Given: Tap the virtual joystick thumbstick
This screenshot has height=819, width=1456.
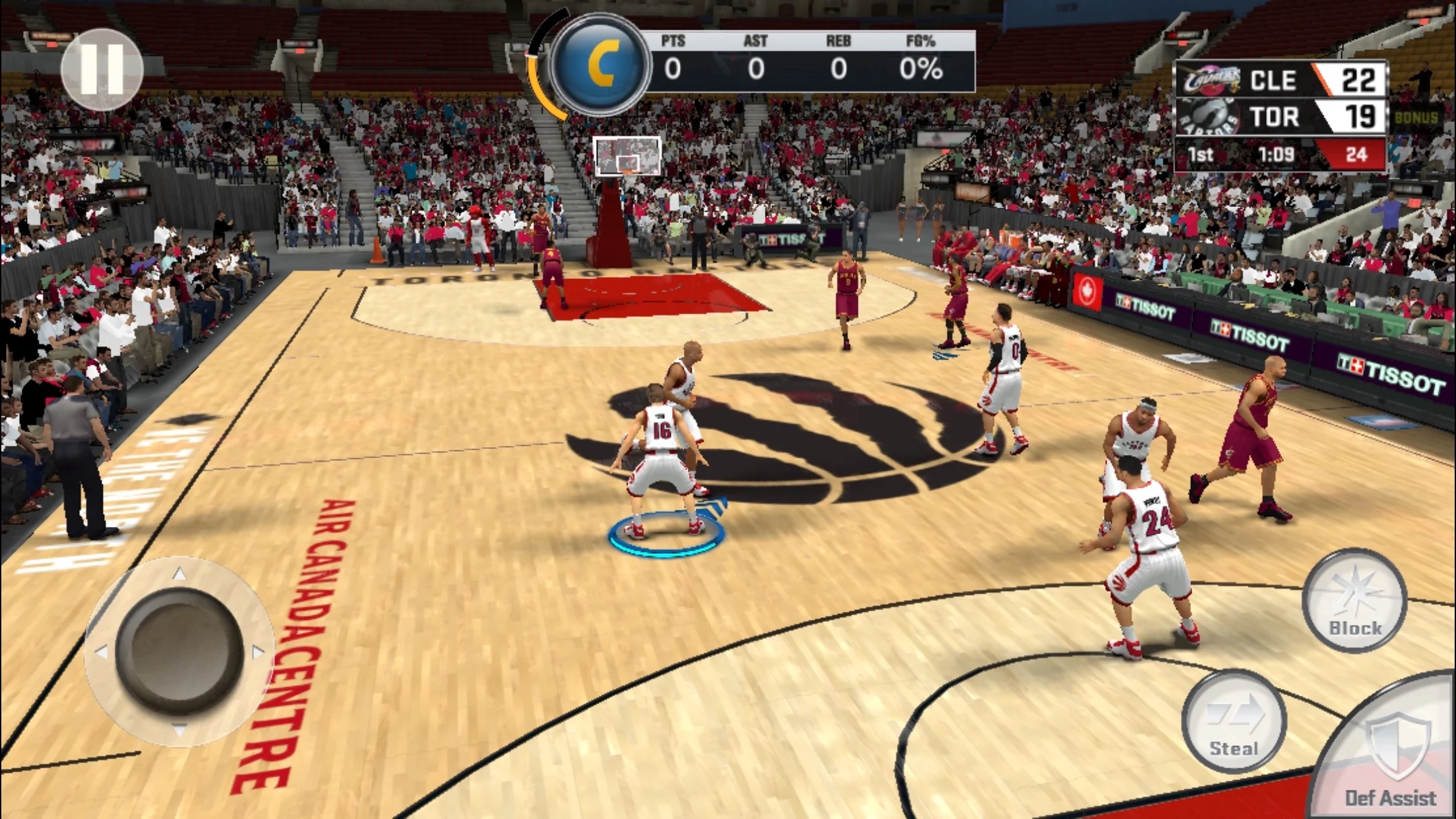Looking at the screenshot, I should point(179,650).
